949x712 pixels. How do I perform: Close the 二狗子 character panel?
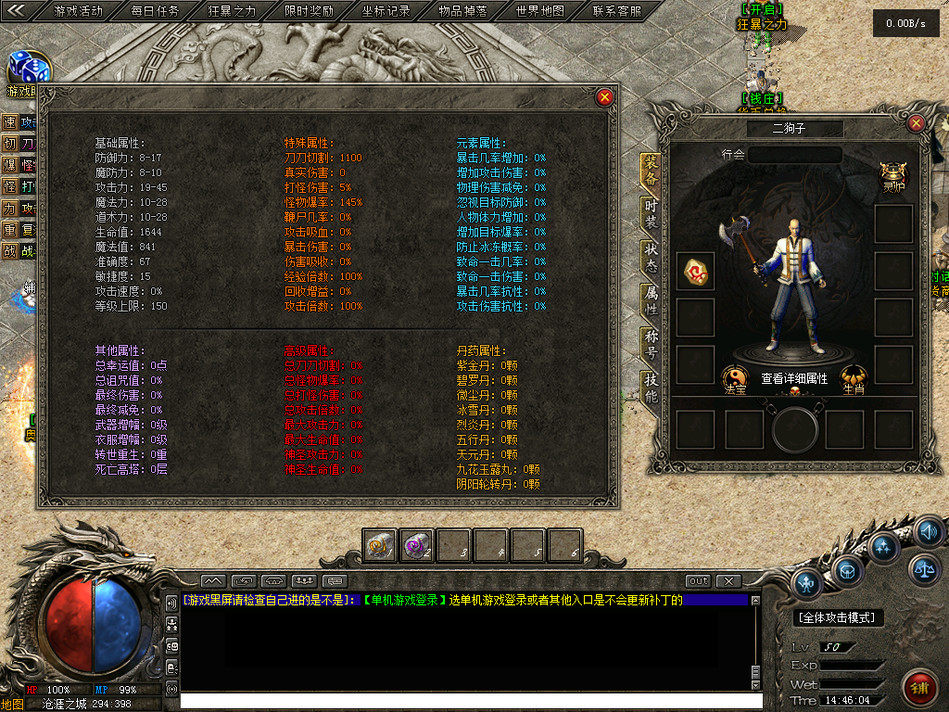point(916,123)
